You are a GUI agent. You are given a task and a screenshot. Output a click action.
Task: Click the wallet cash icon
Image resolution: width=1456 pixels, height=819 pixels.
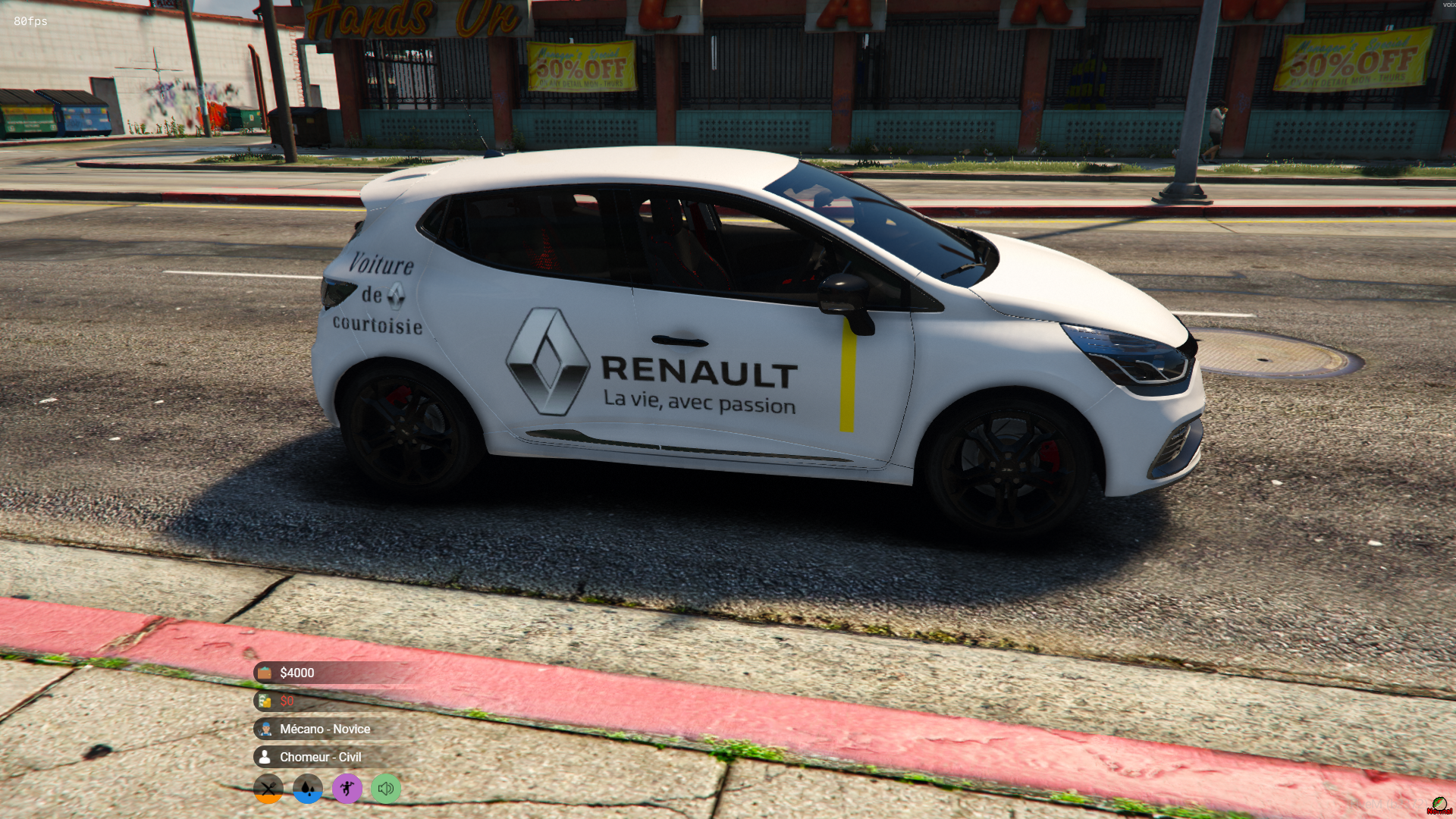265,673
